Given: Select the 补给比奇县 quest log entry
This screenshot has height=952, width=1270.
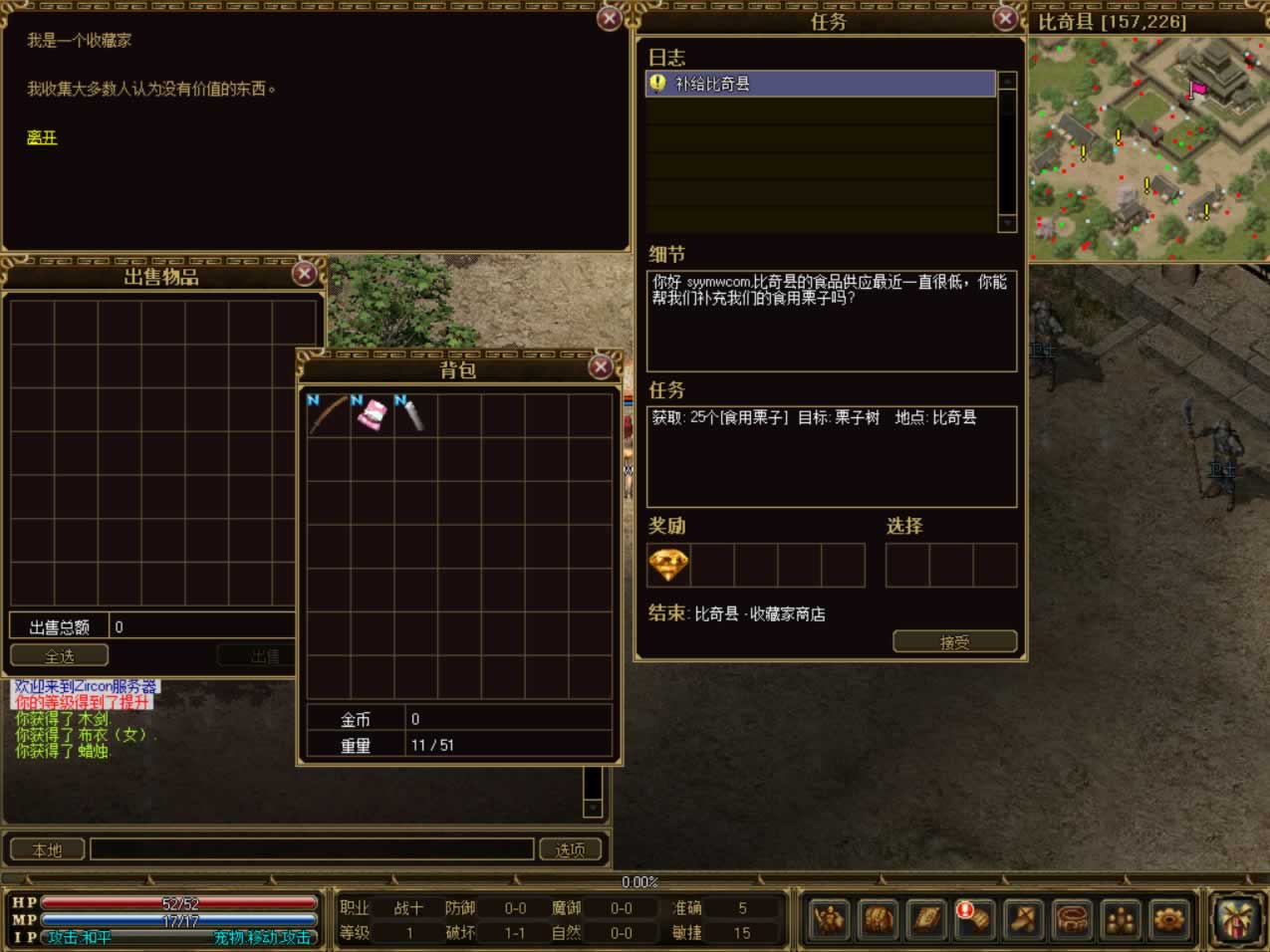Looking at the screenshot, I should click(x=821, y=84).
